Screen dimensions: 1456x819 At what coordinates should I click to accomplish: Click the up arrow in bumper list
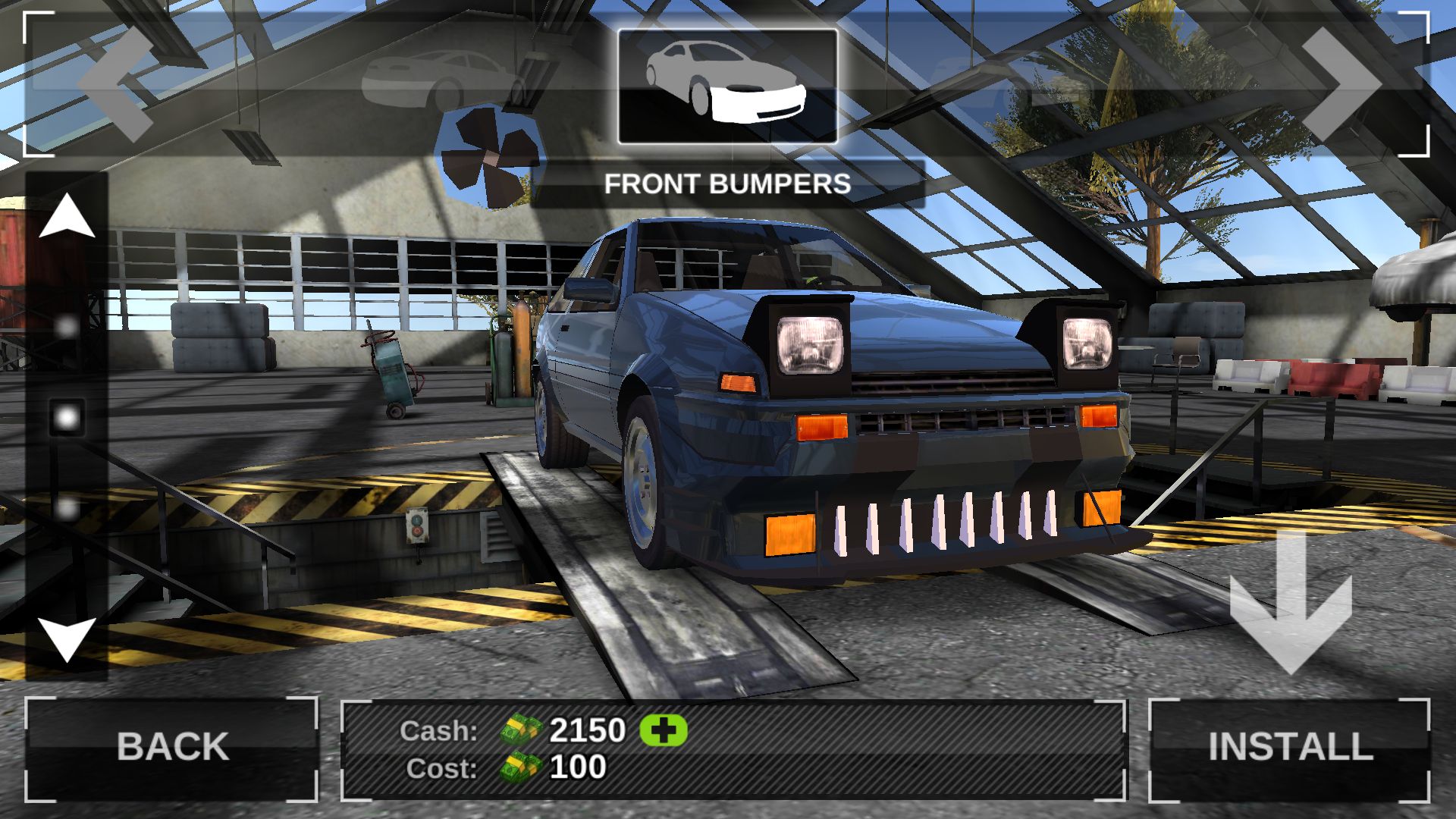[67, 216]
